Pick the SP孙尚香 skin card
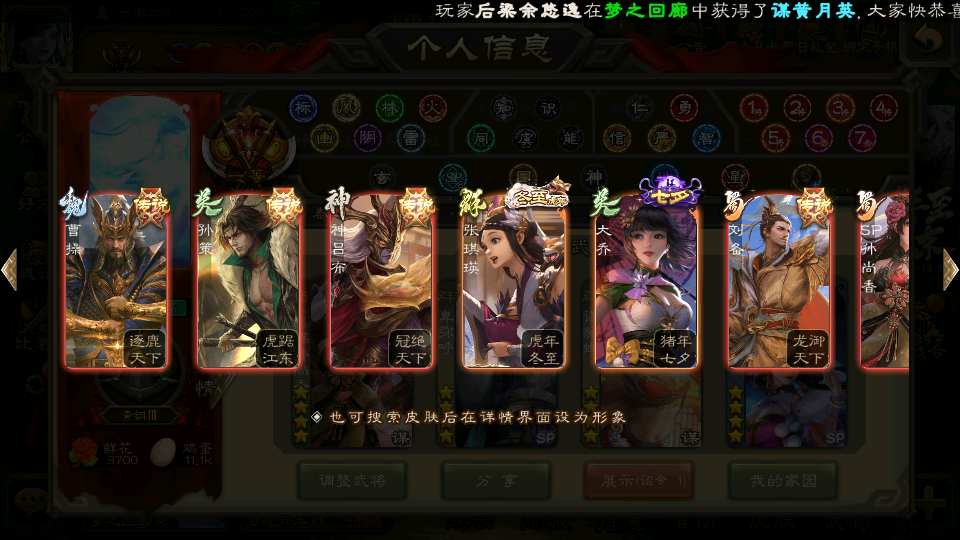This screenshot has width=960, height=540. tap(886, 282)
